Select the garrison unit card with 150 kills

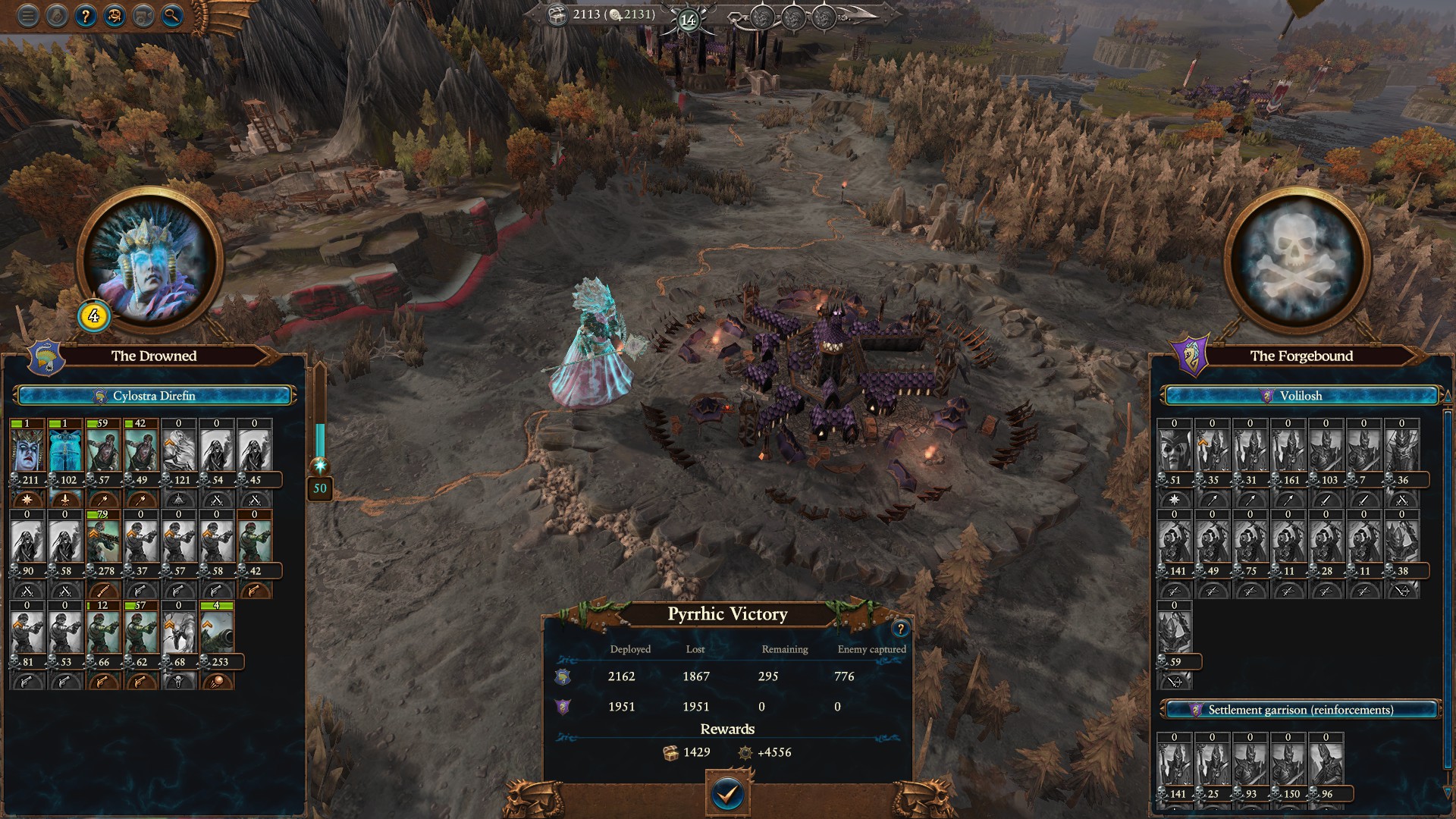pos(1288,764)
